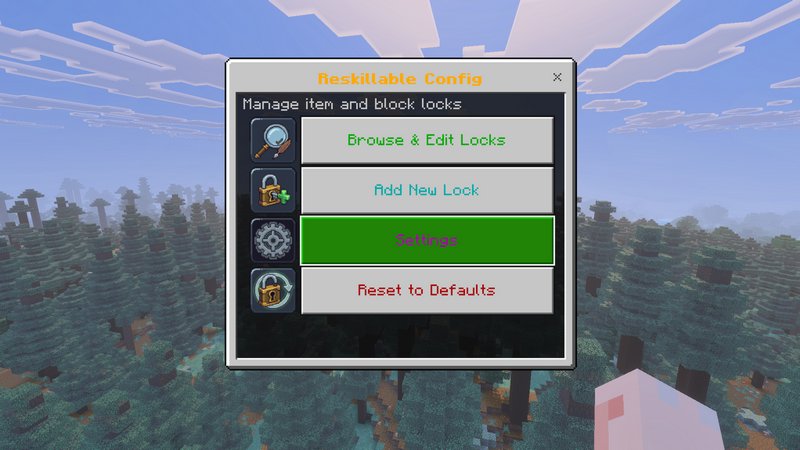
Task: Click the gear icon
Action: point(273,240)
